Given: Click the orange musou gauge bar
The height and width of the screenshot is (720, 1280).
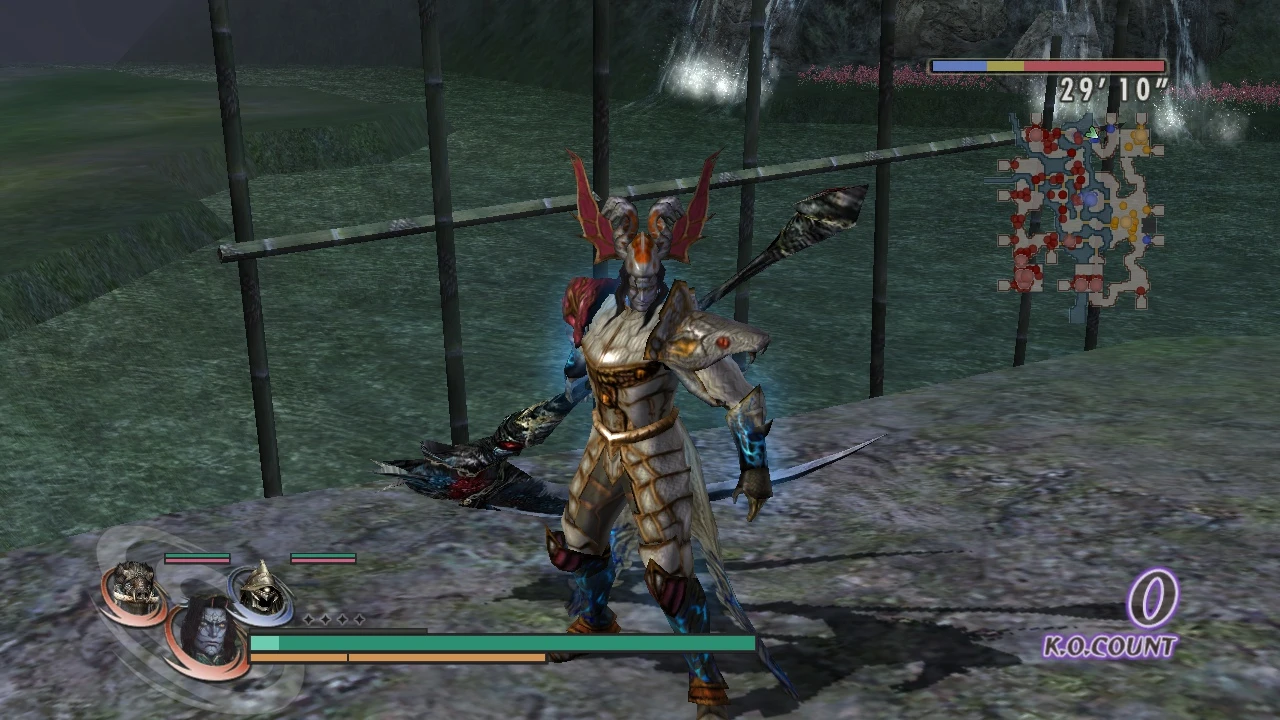Looking at the screenshot, I should point(400,658).
